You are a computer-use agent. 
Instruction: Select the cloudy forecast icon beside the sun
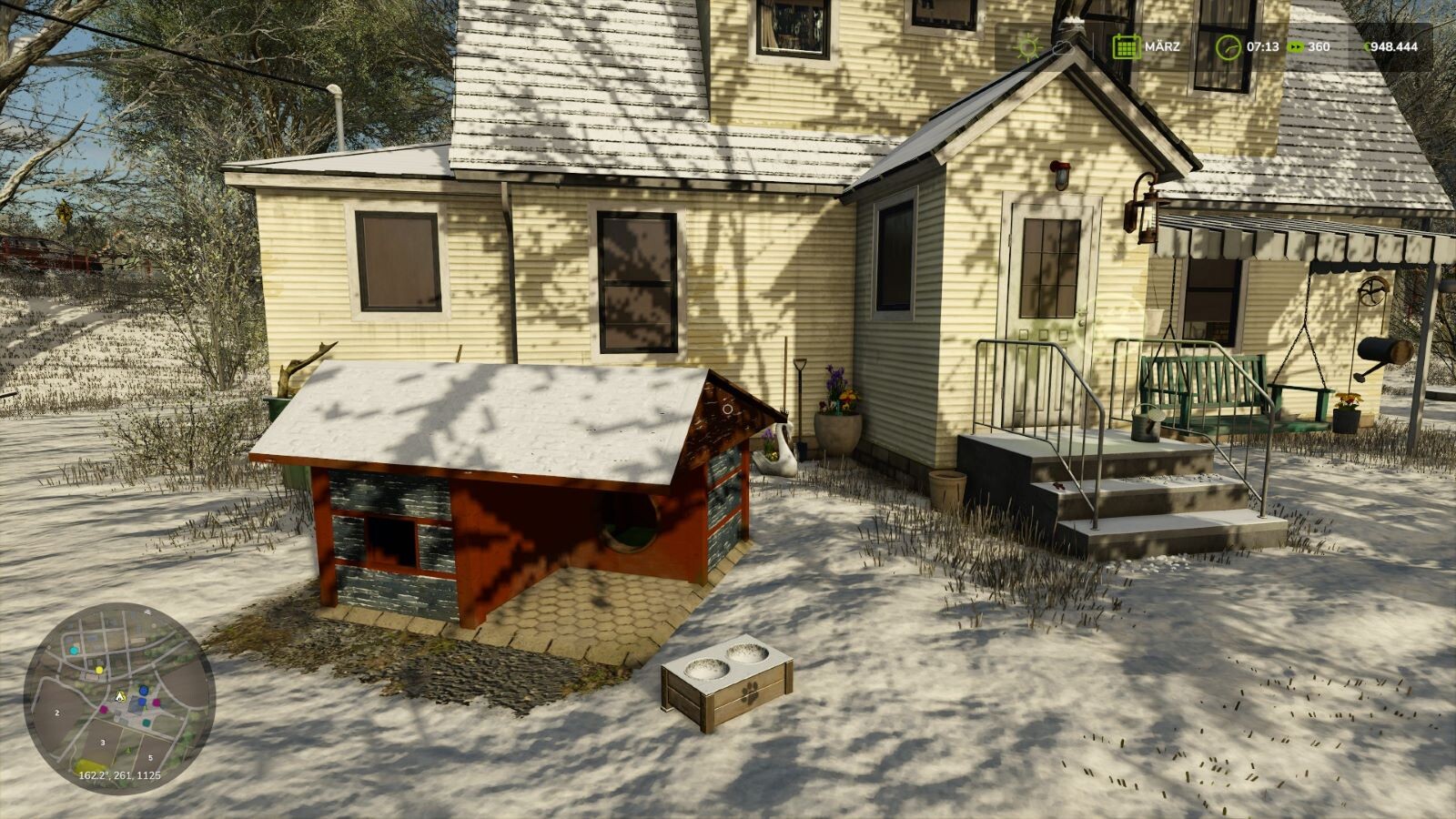1062,46
